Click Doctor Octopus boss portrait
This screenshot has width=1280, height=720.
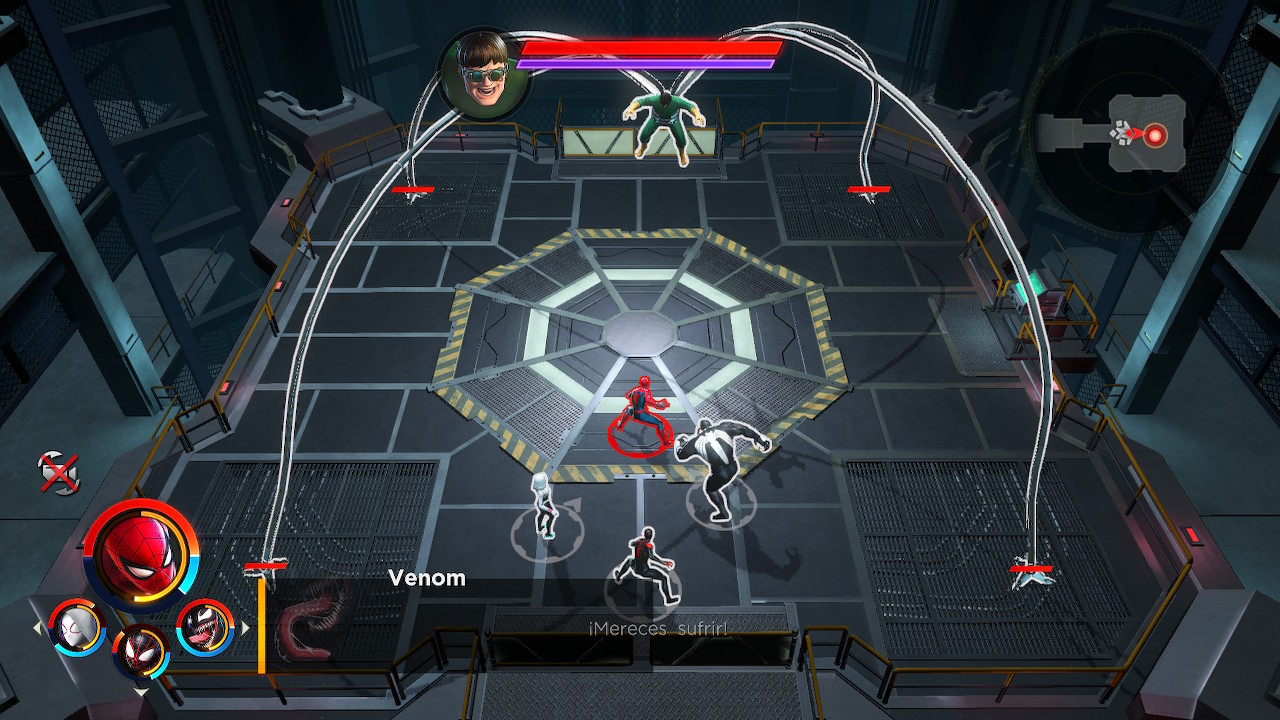click(485, 70)
